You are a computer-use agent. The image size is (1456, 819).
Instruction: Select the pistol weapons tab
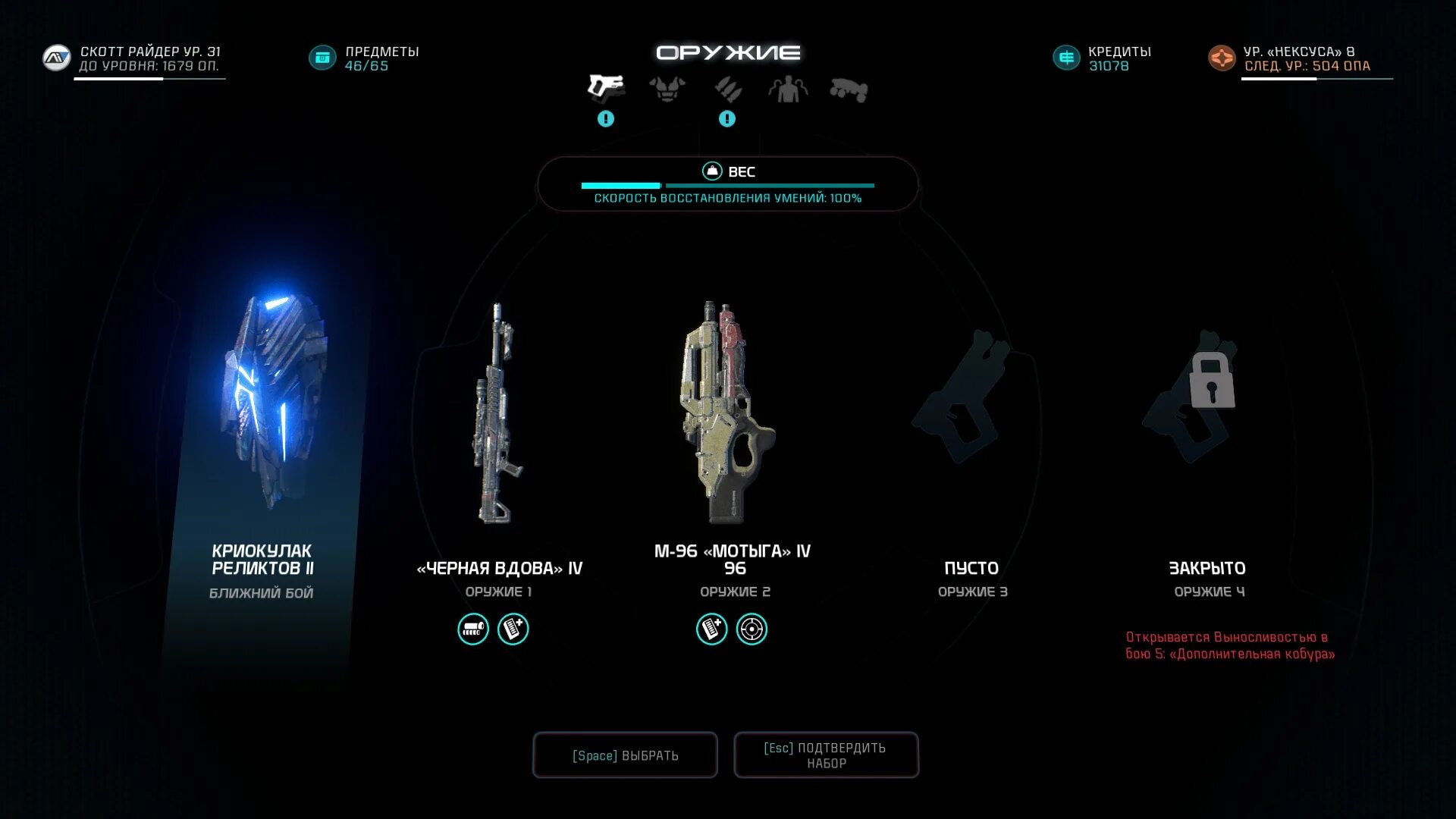pyautogui.click(x=606, y=87)
